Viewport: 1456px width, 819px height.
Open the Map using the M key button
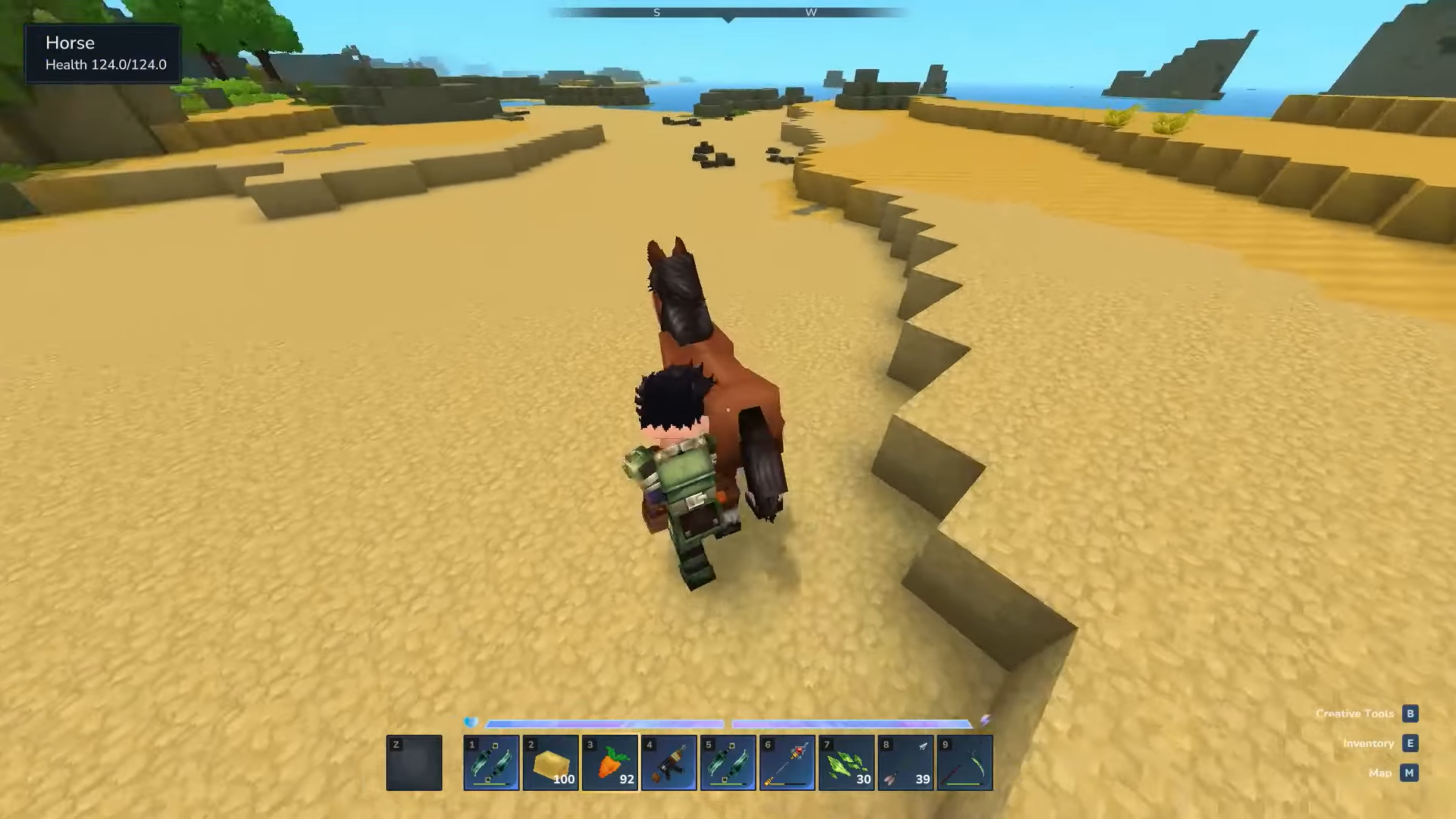pos(1409,773)
